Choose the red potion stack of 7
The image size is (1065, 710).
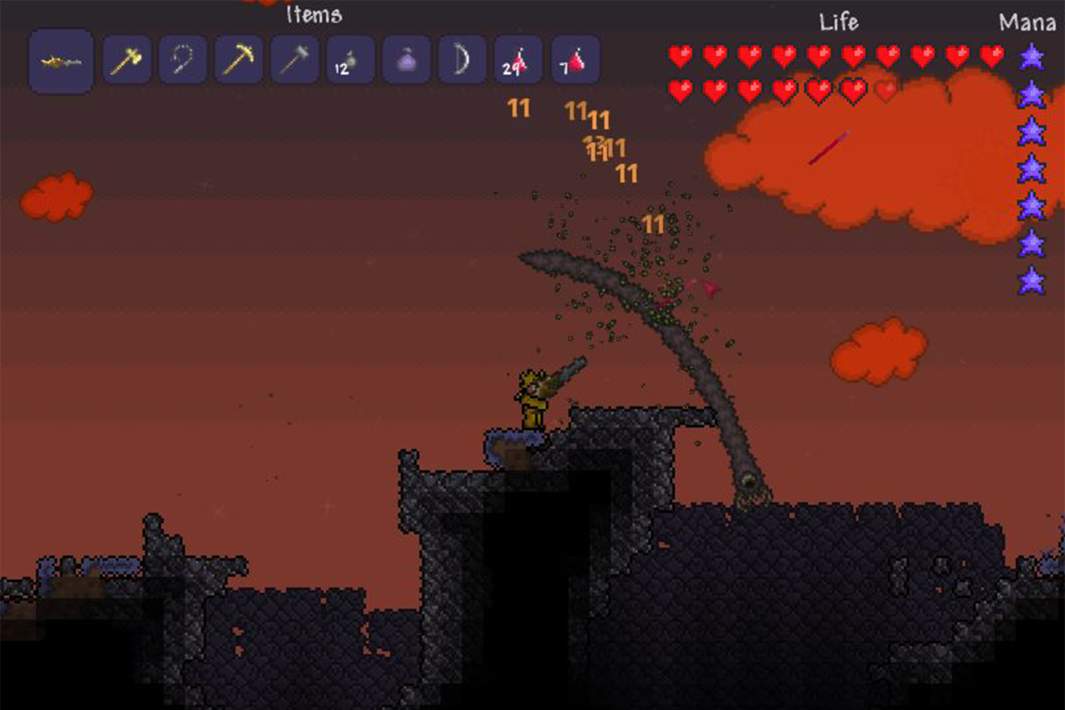click(x=575, y=61)
